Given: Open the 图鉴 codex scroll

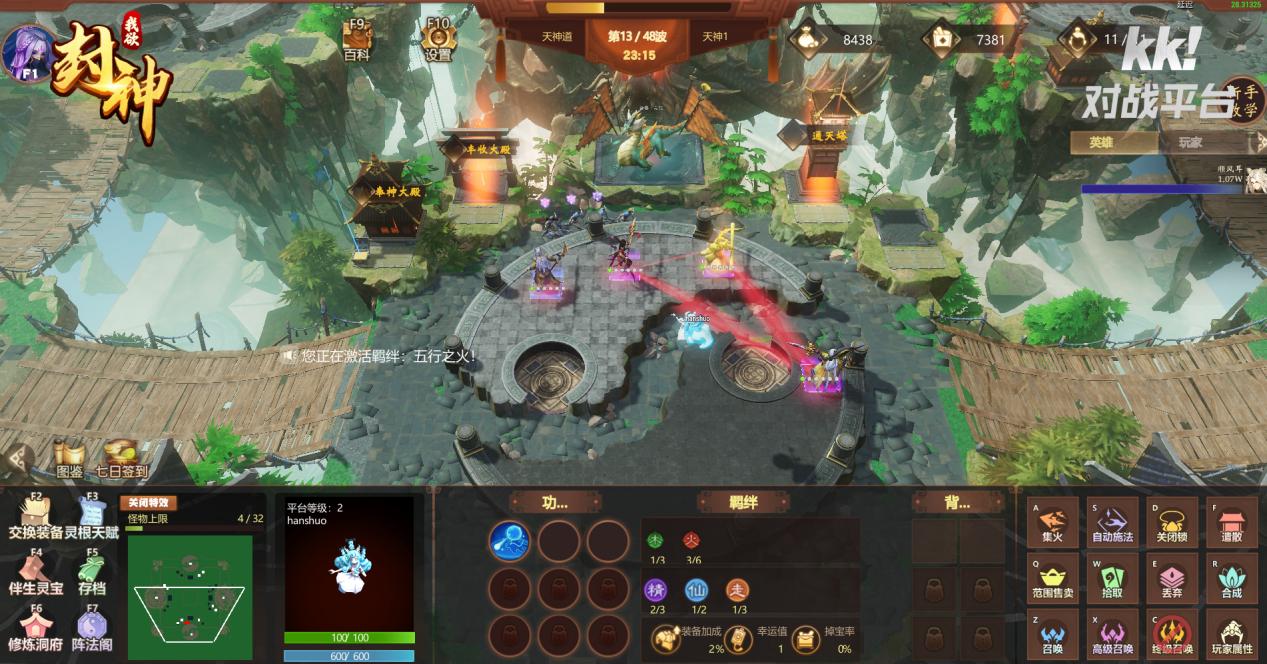Looking at the screenshot, I should click(x=69, y=459).
